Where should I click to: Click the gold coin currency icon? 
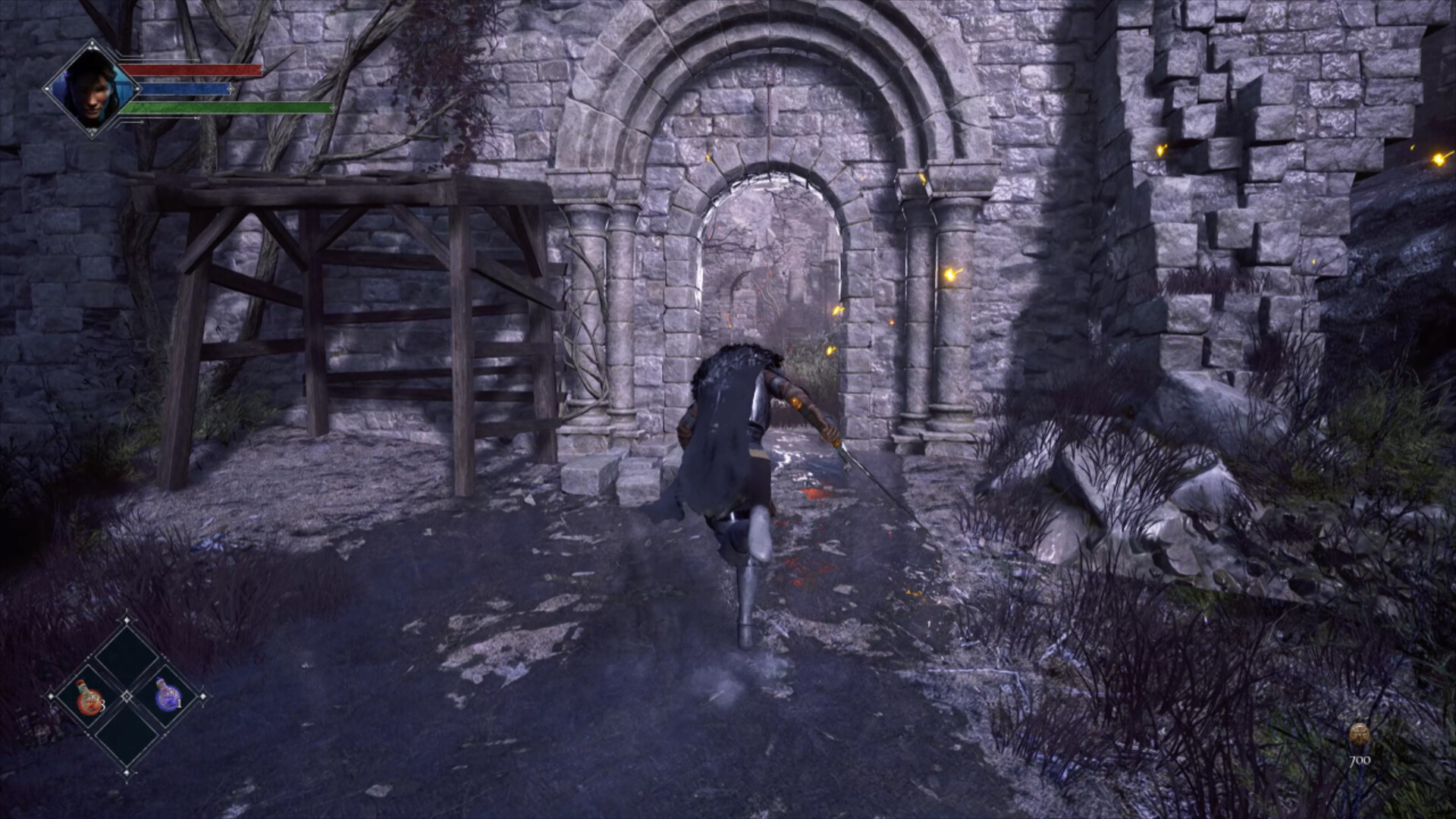point(1360,733)
